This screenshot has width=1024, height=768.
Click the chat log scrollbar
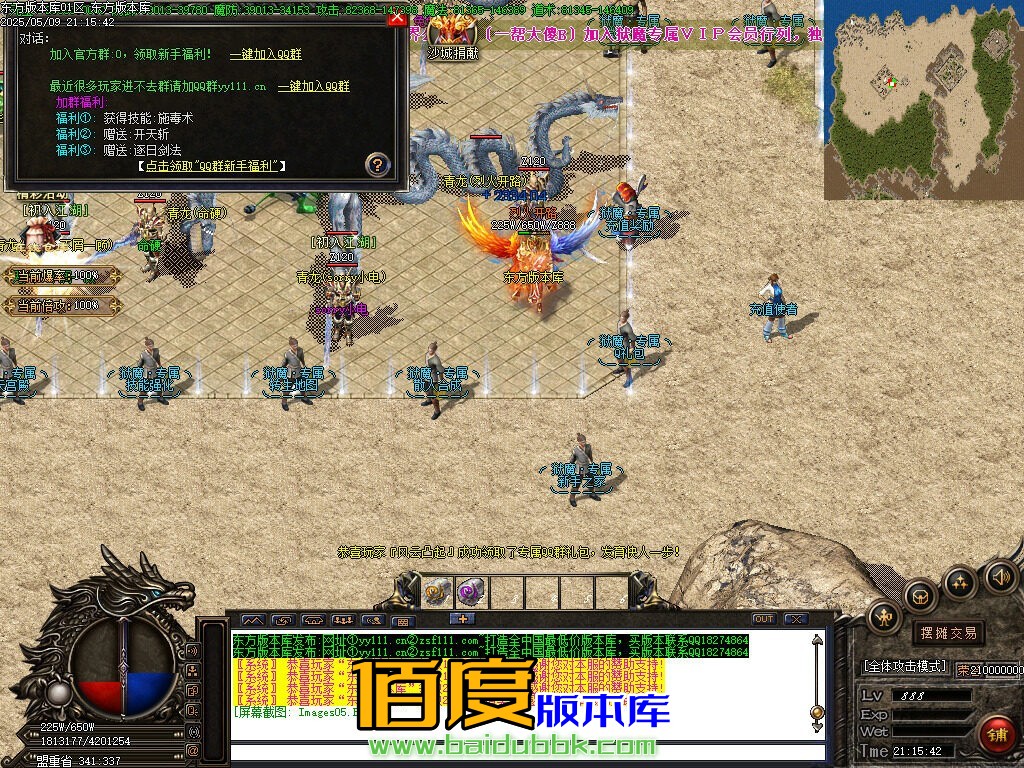(x=817, y=680)
